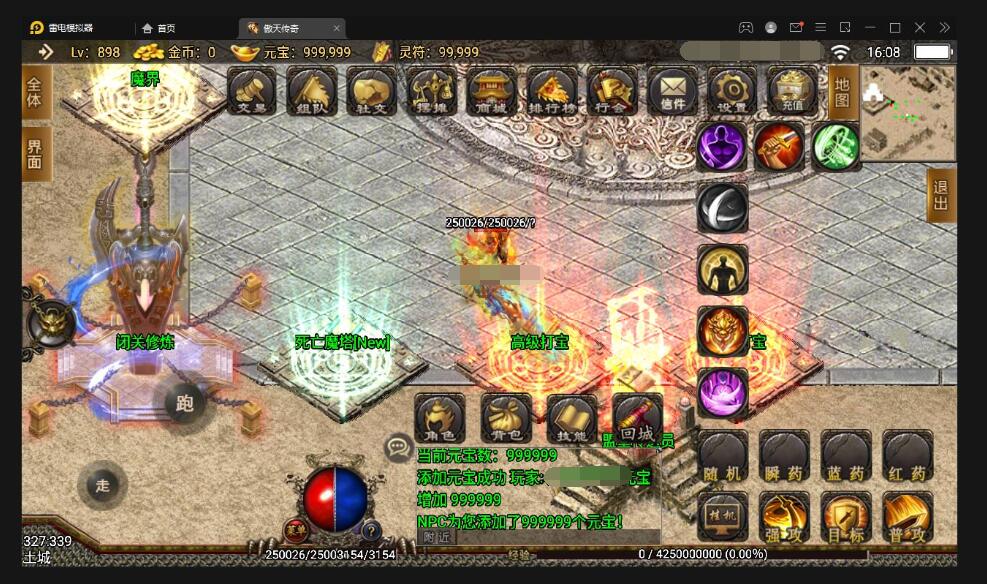Open the 组队 team panel
Screen dimensions: 987x584
pyautogui.click(x=312, y=91)
